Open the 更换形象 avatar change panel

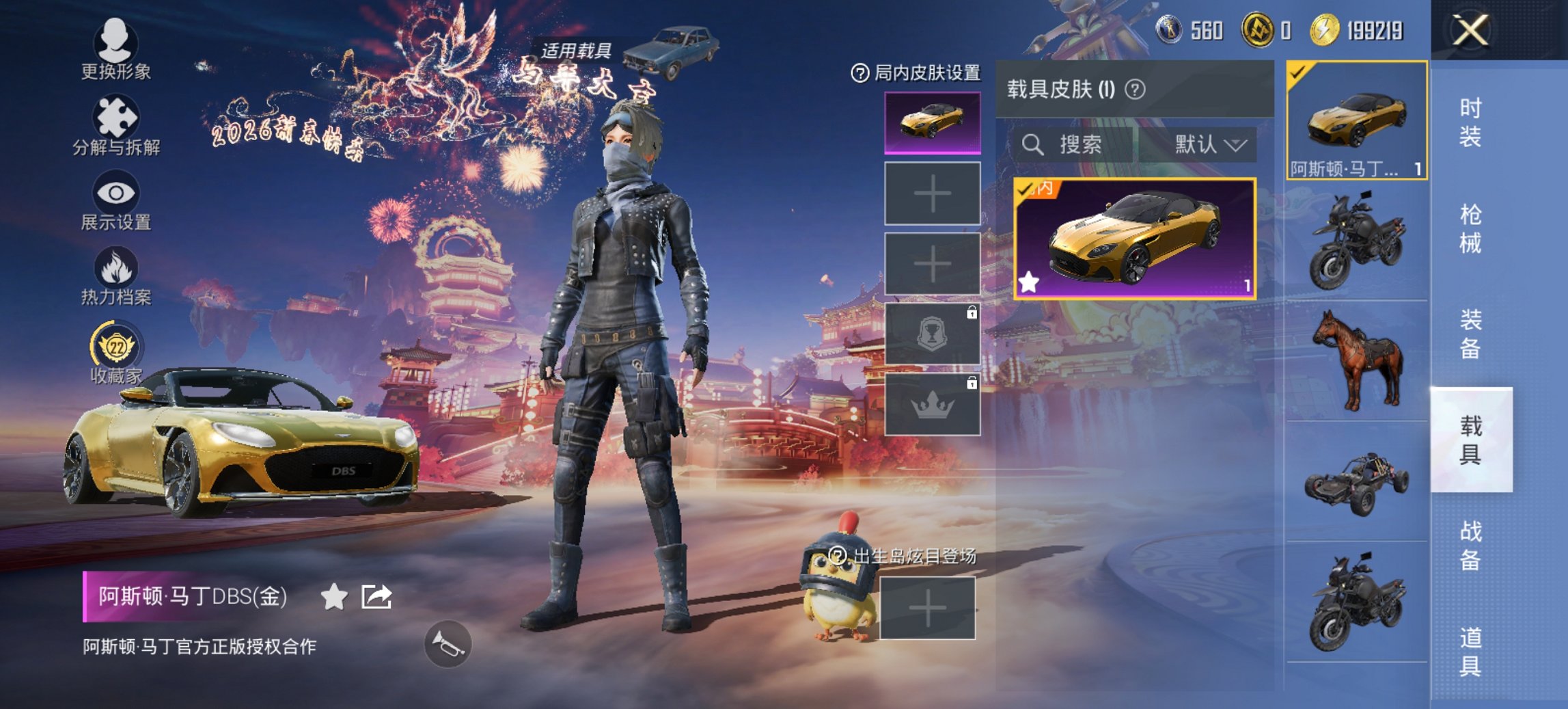pos(115,43)
